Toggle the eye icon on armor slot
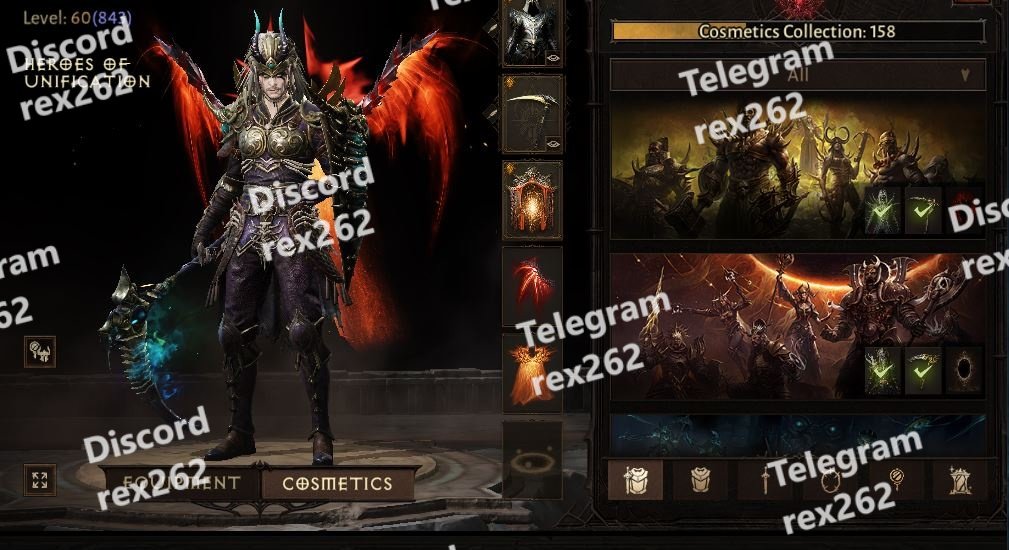 tap(553, 59)
